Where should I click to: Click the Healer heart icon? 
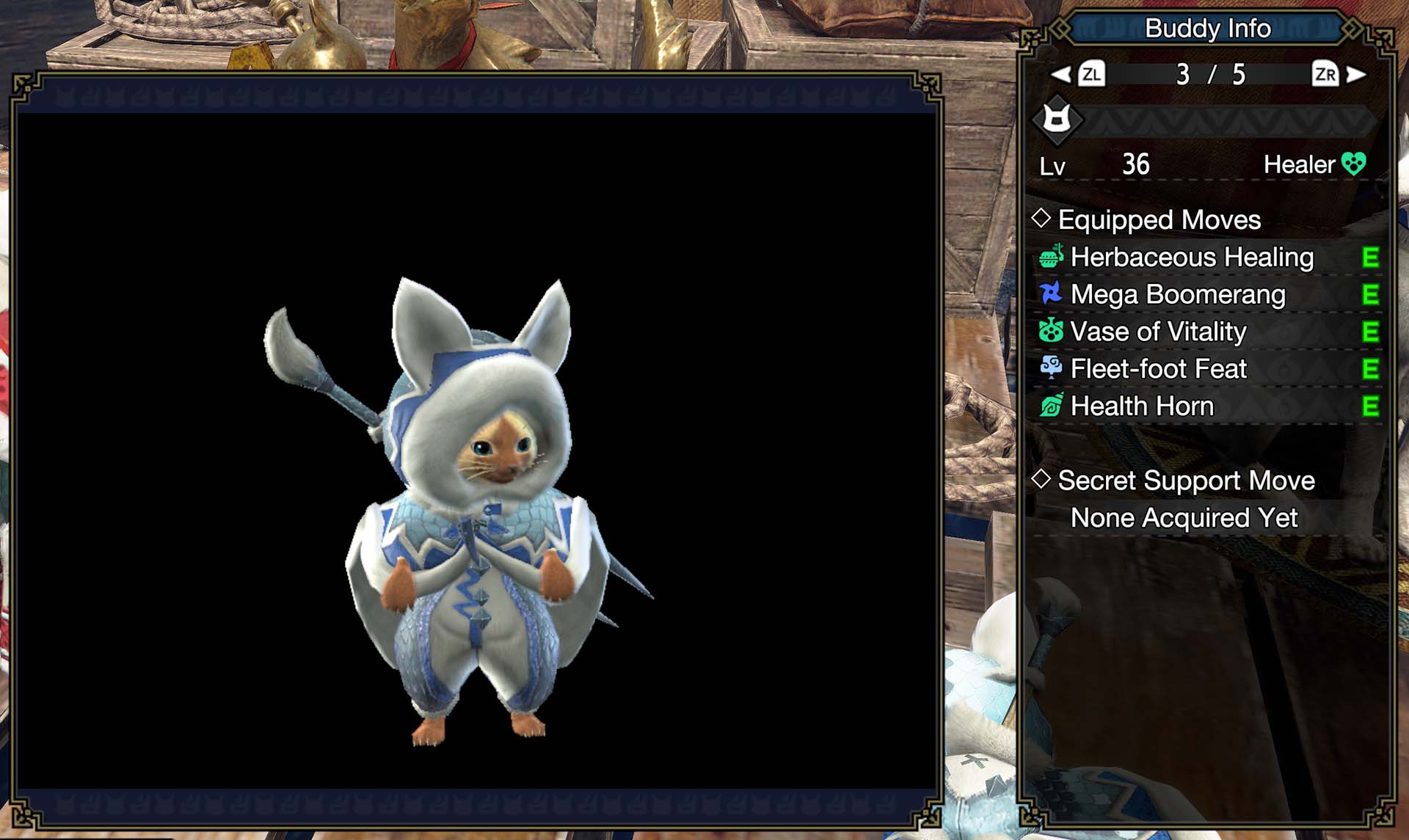click(x=1354, y=164)
